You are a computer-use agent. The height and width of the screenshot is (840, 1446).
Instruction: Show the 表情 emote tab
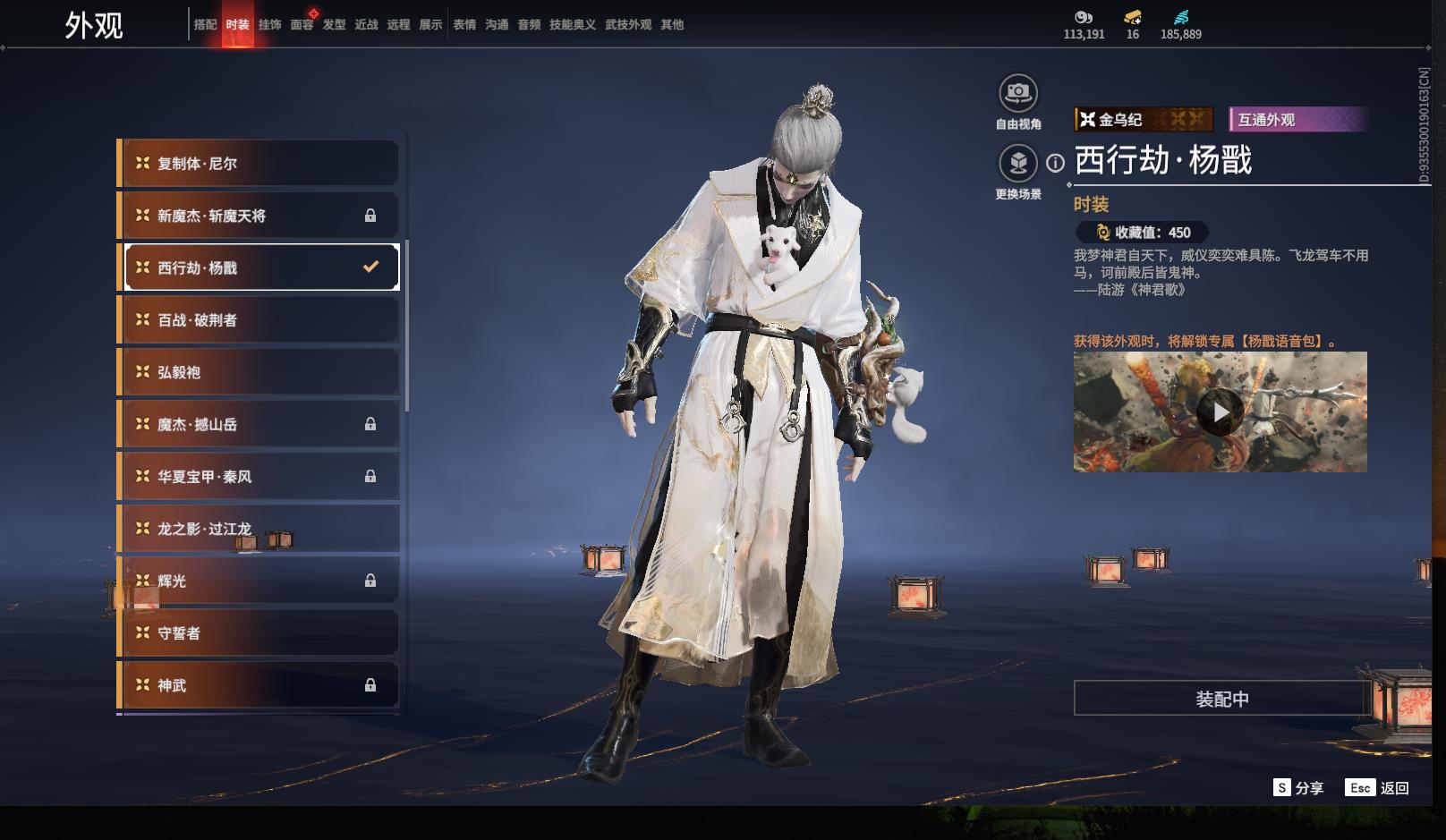pos(464,25)
